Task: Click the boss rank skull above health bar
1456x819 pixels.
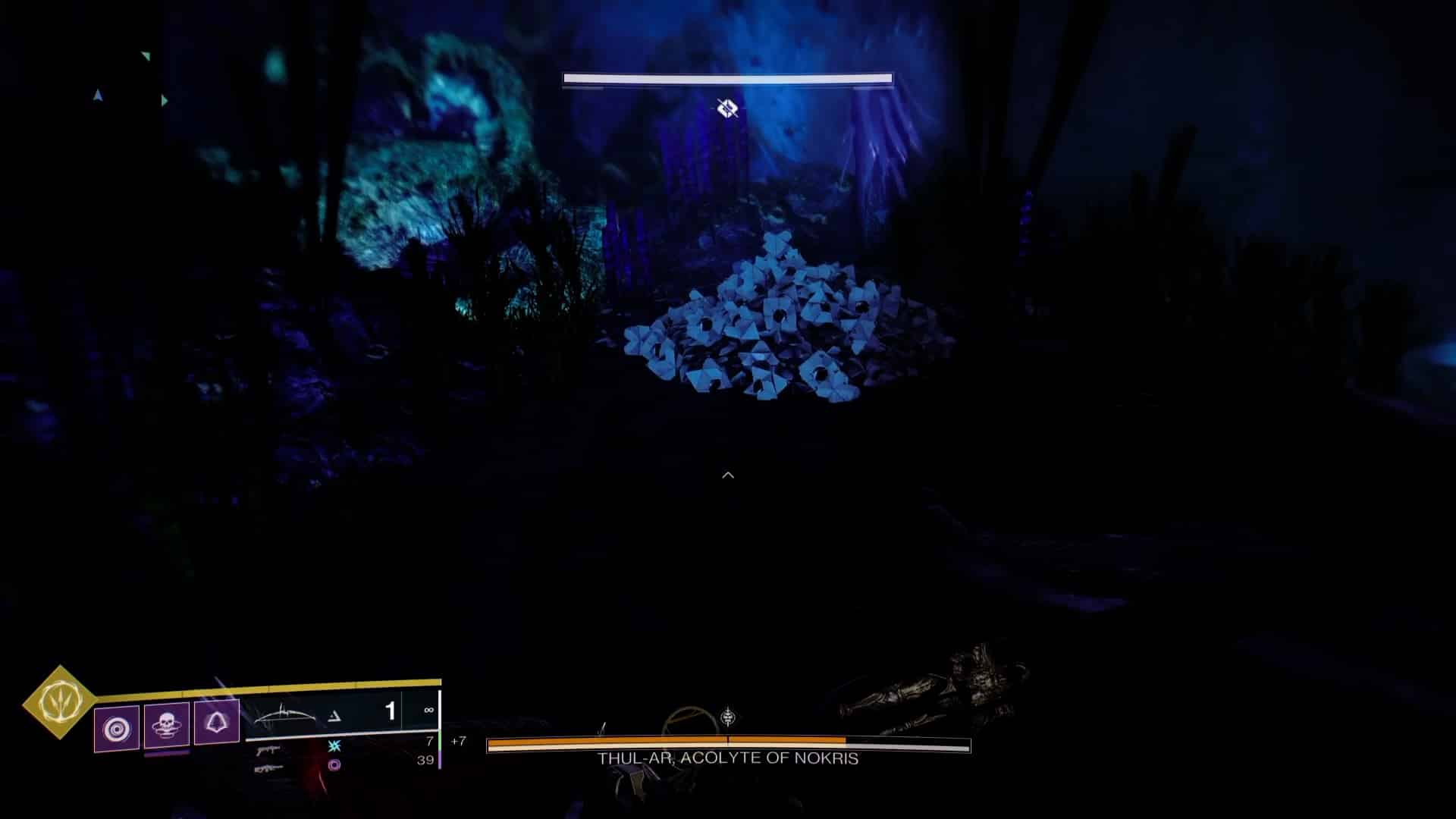Action: coord(728,716)
